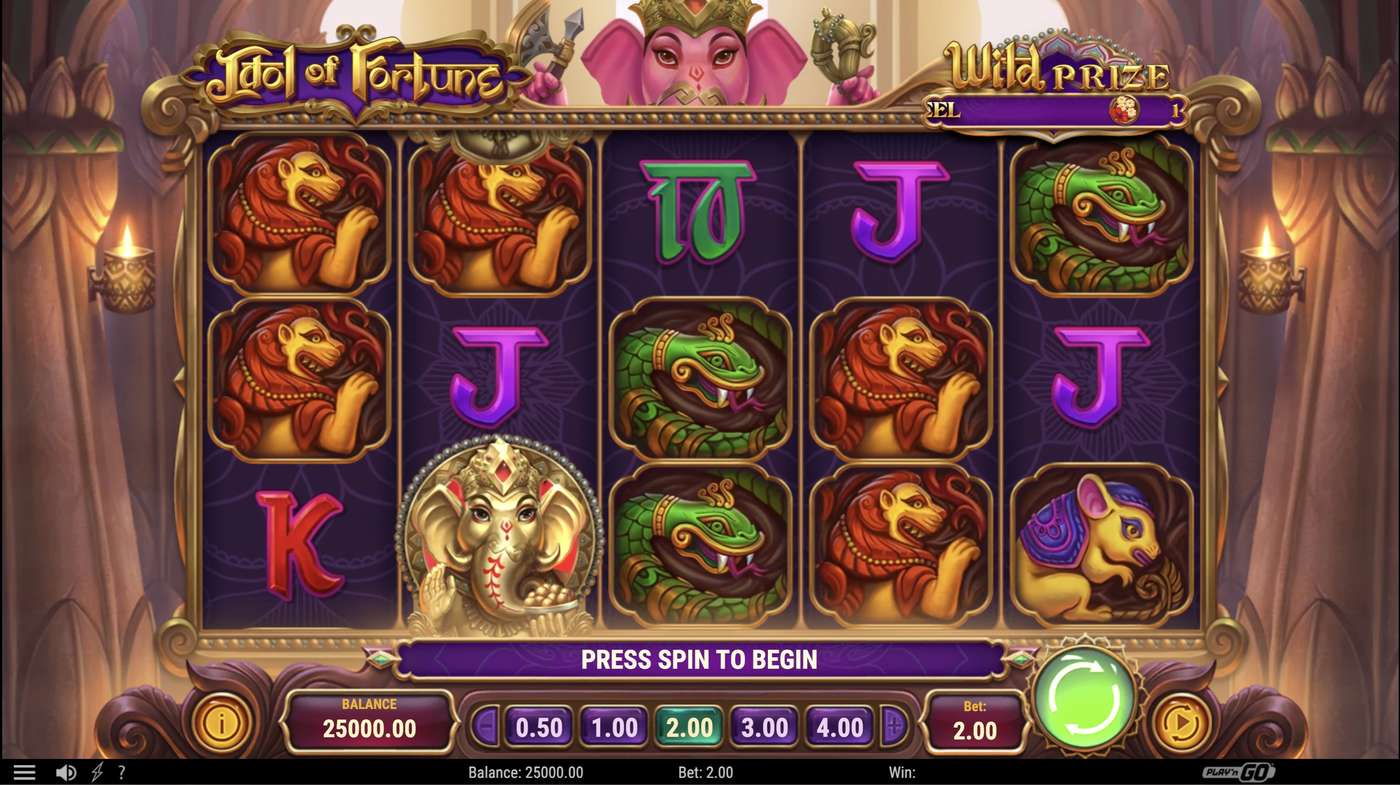Click the Idol of Fortune game logo

(355, 70)
